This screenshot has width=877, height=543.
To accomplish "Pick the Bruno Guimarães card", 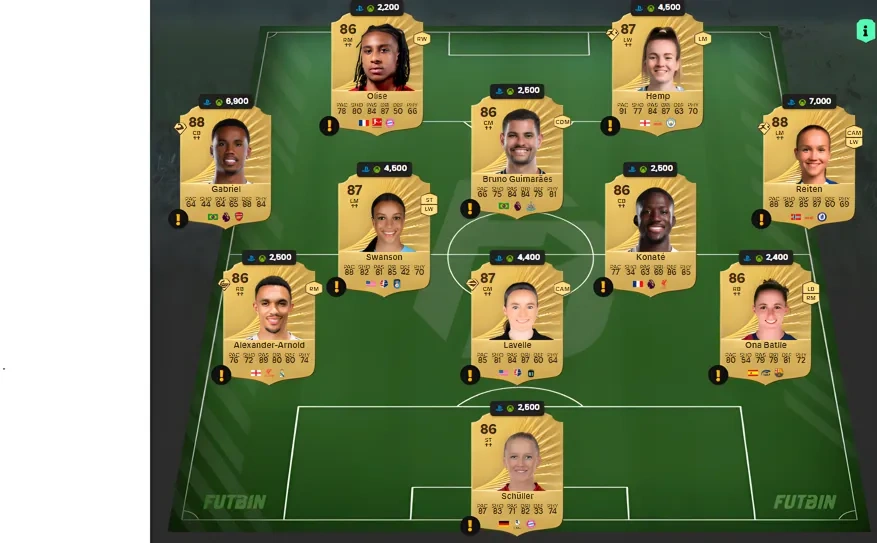I will click(517, 152).
